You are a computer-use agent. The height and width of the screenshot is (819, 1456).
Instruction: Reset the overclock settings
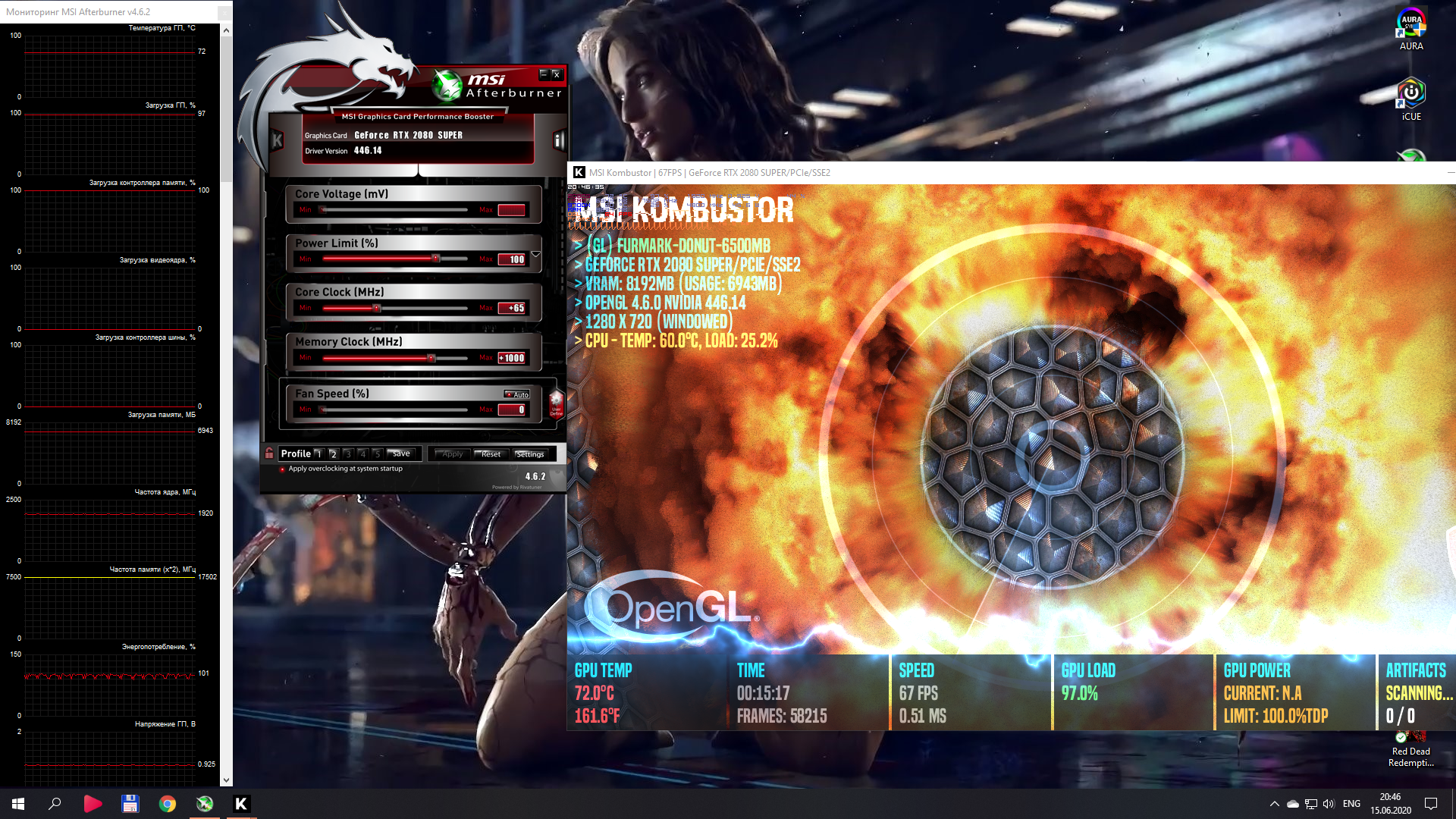[491, 453]
